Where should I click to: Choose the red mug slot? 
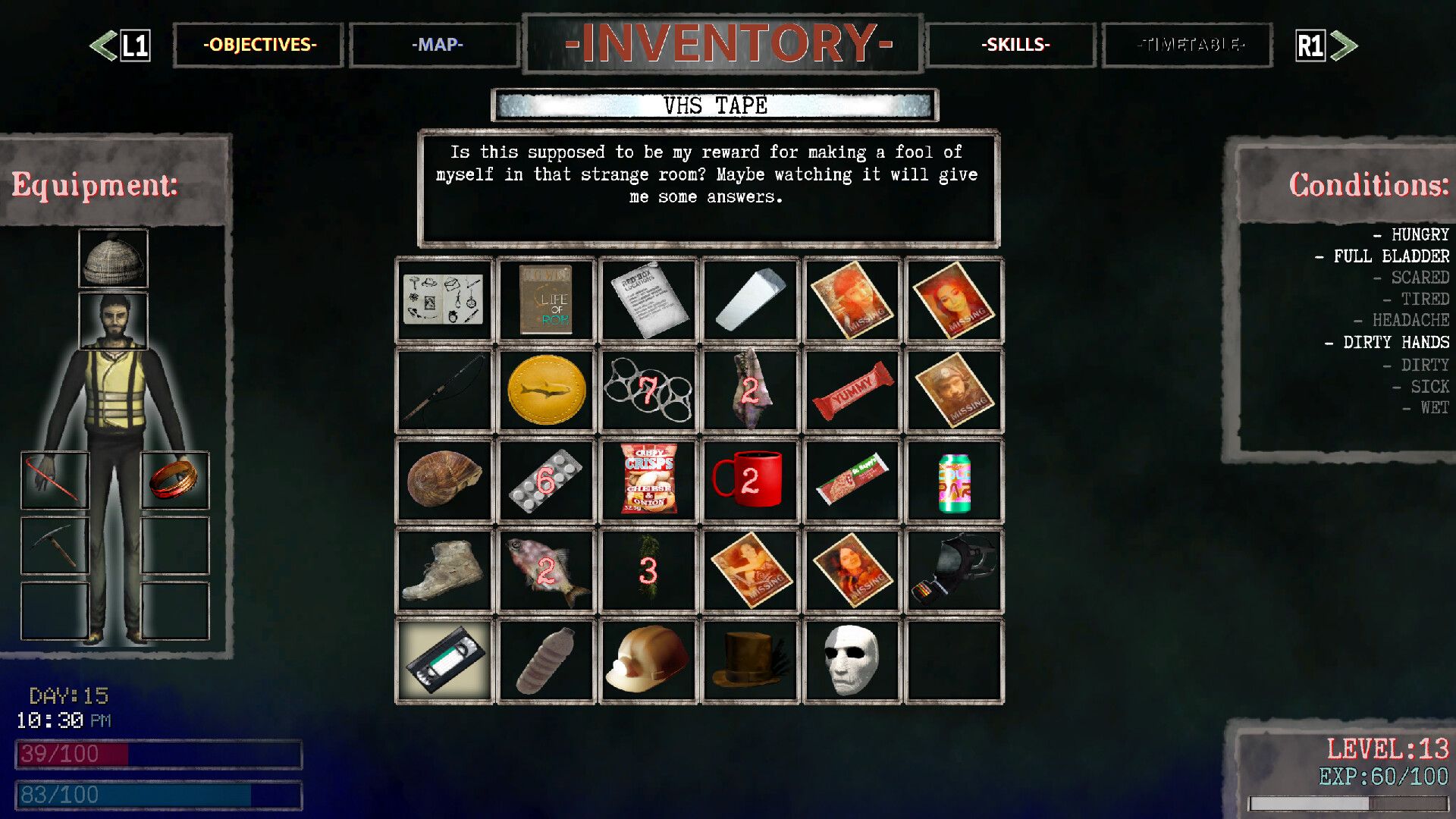point(750,480)
